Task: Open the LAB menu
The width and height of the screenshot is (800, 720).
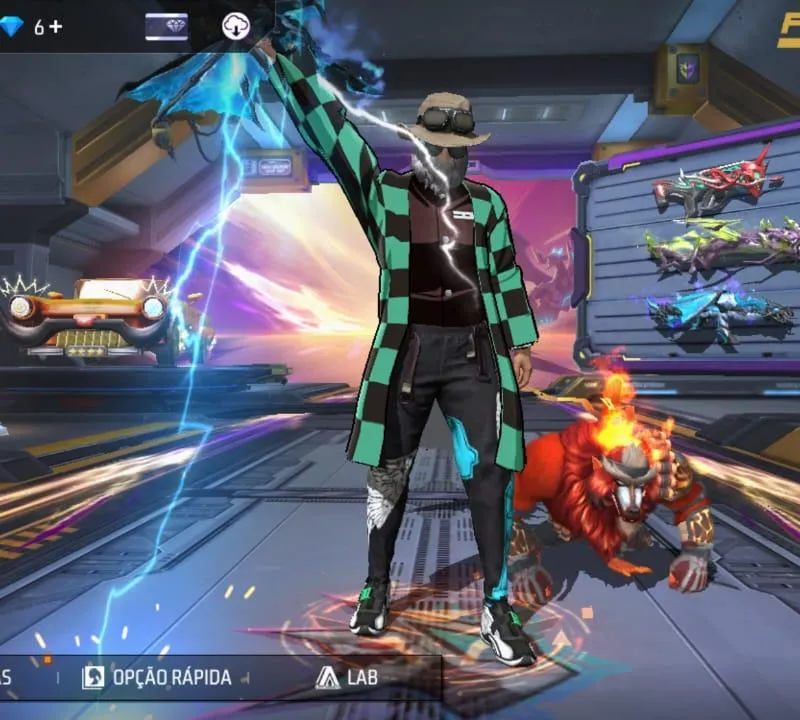Action: [x=346, y=677]
